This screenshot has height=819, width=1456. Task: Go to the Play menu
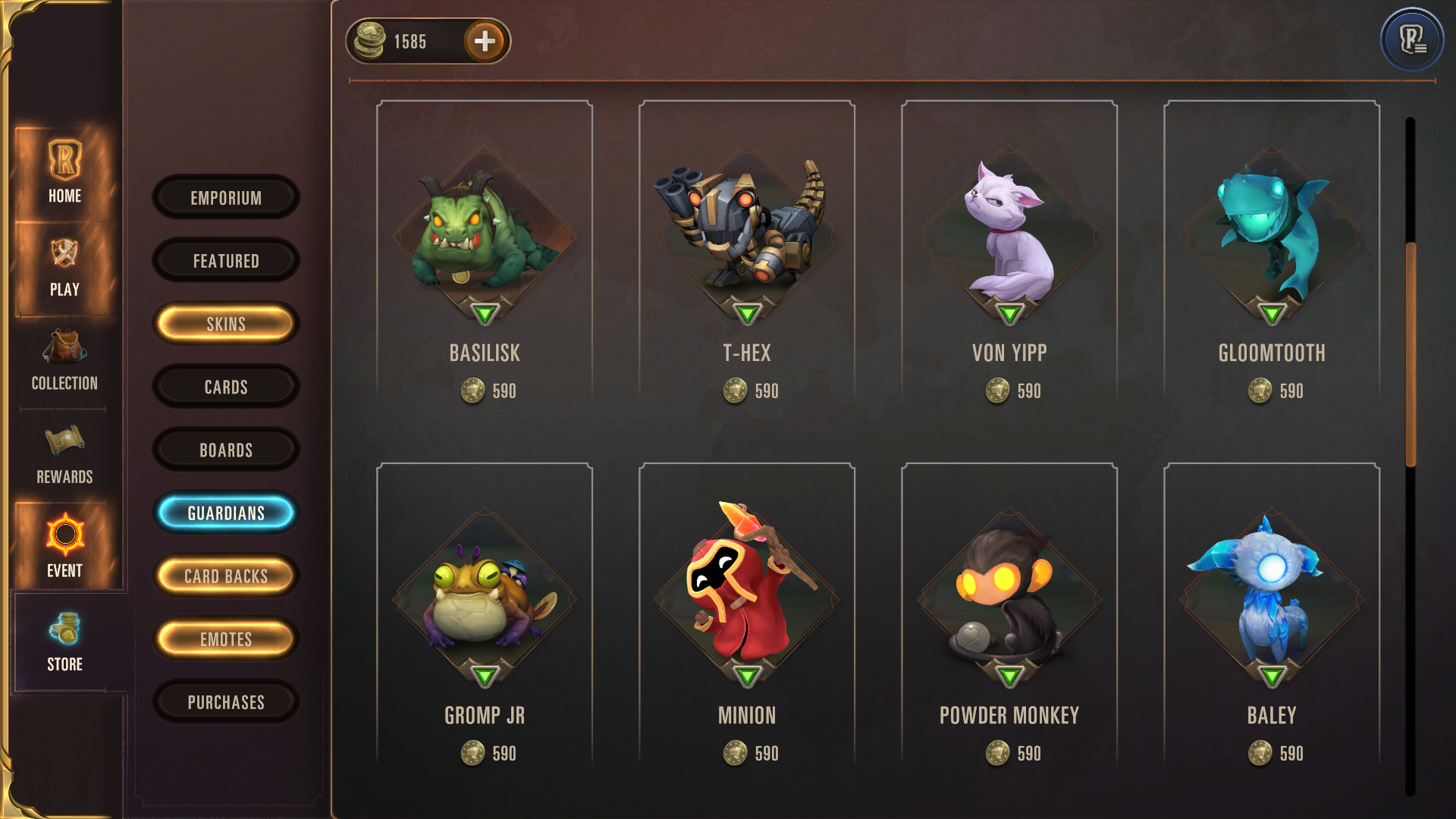[64, 267]
